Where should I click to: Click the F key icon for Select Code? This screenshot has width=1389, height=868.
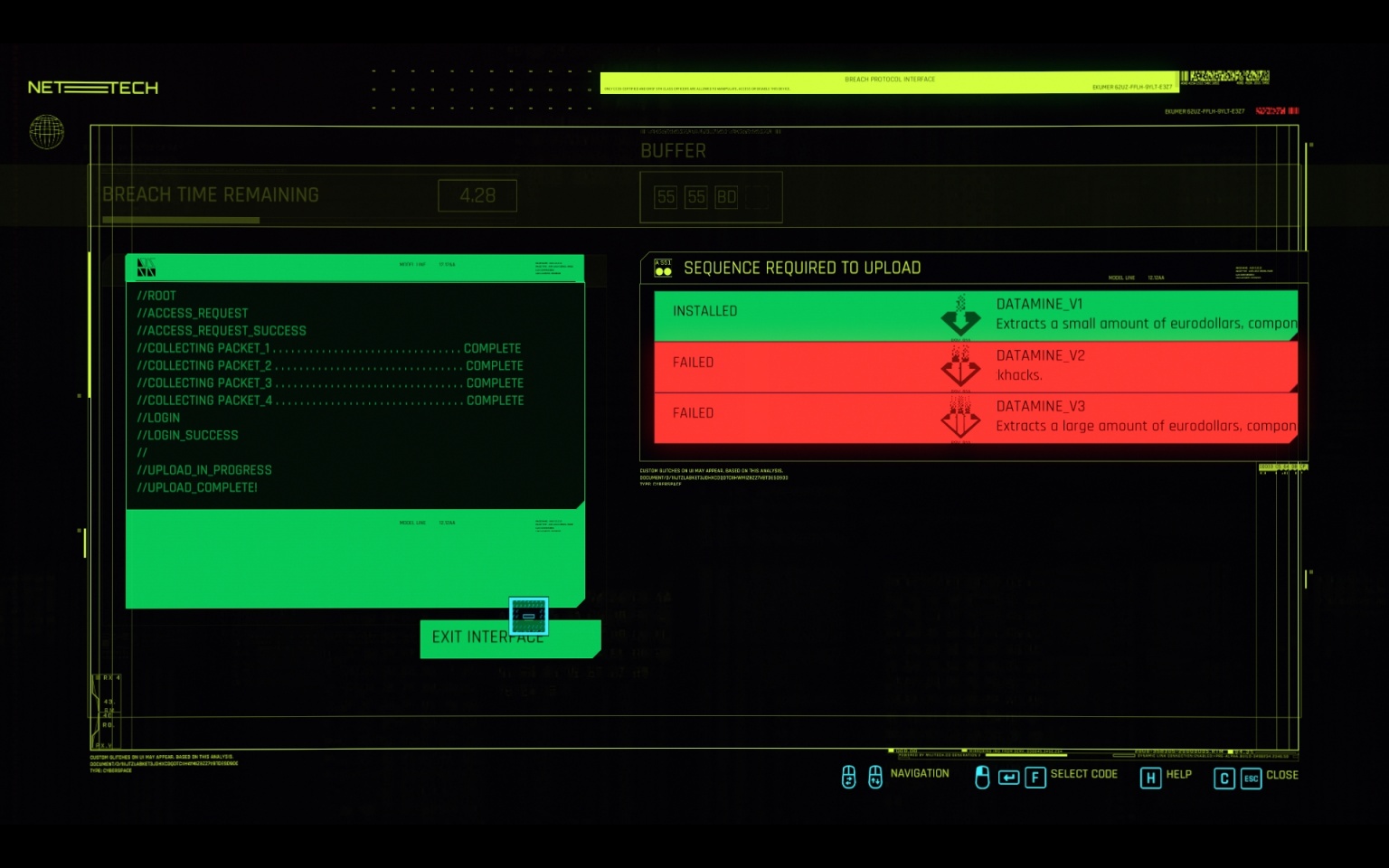(x=1035, y=777)
